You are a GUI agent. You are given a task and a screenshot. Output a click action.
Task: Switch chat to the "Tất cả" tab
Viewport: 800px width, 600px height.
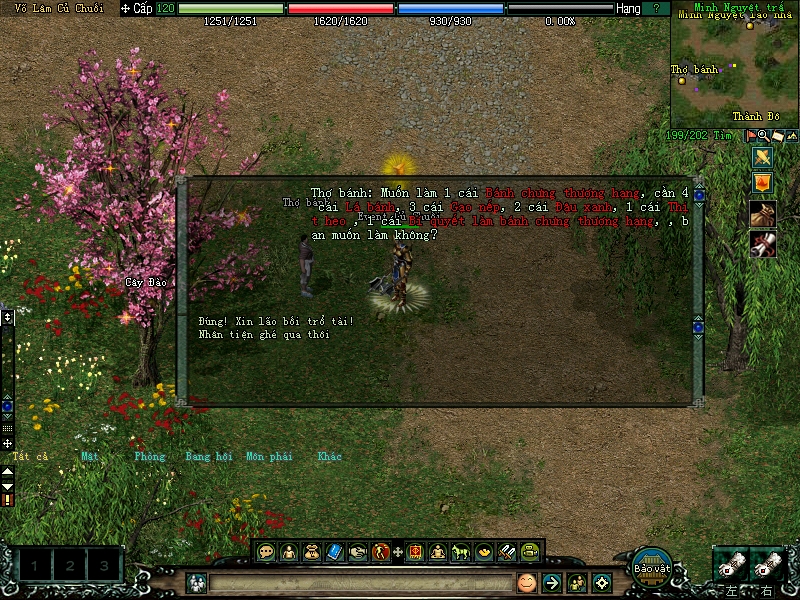31,457
